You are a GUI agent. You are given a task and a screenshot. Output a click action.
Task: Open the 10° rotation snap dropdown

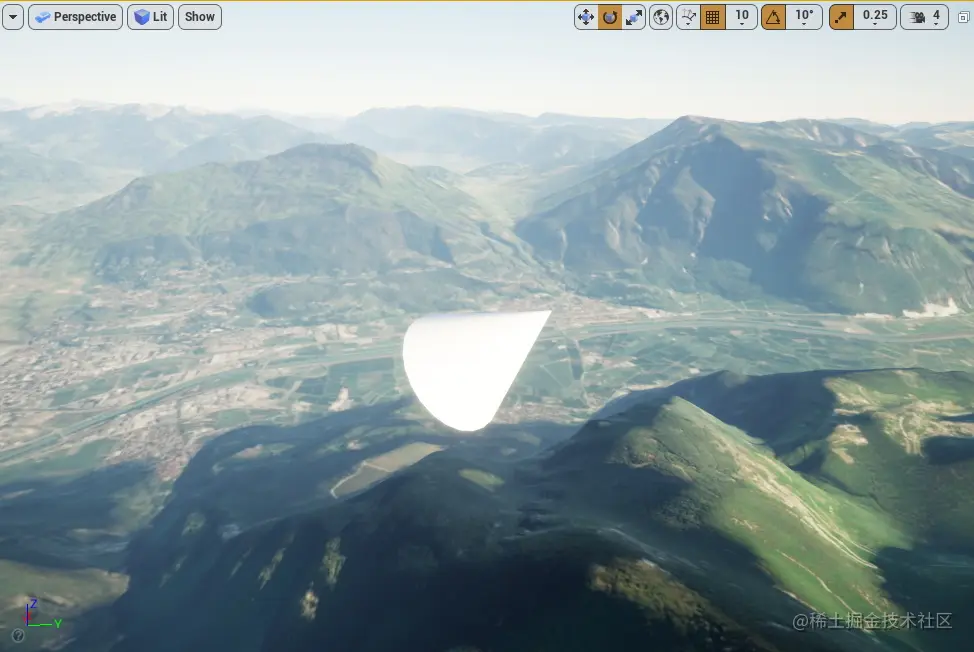point(804,17)
